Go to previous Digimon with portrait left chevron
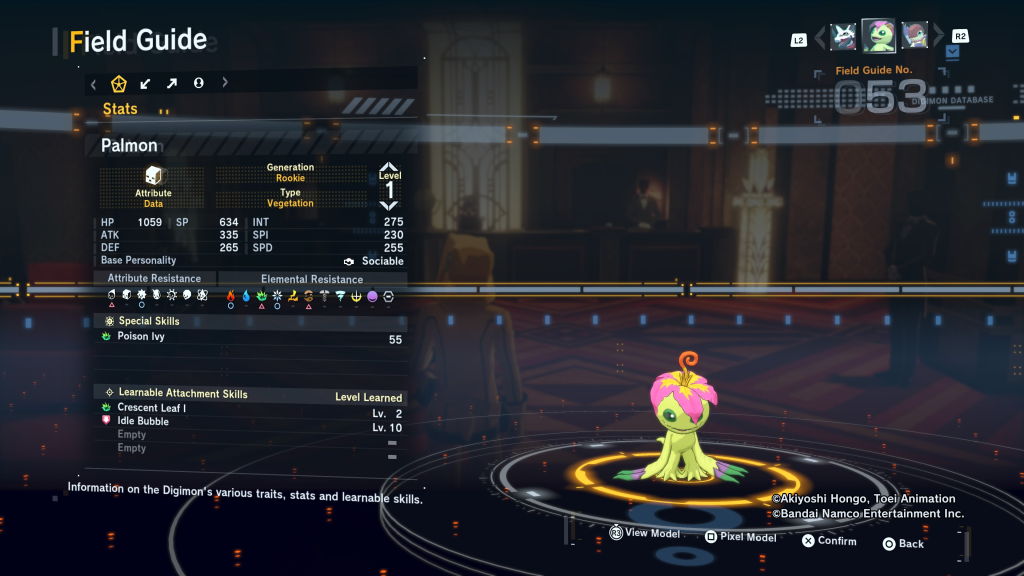1024x576 pixels. click(x=820, y=37)
